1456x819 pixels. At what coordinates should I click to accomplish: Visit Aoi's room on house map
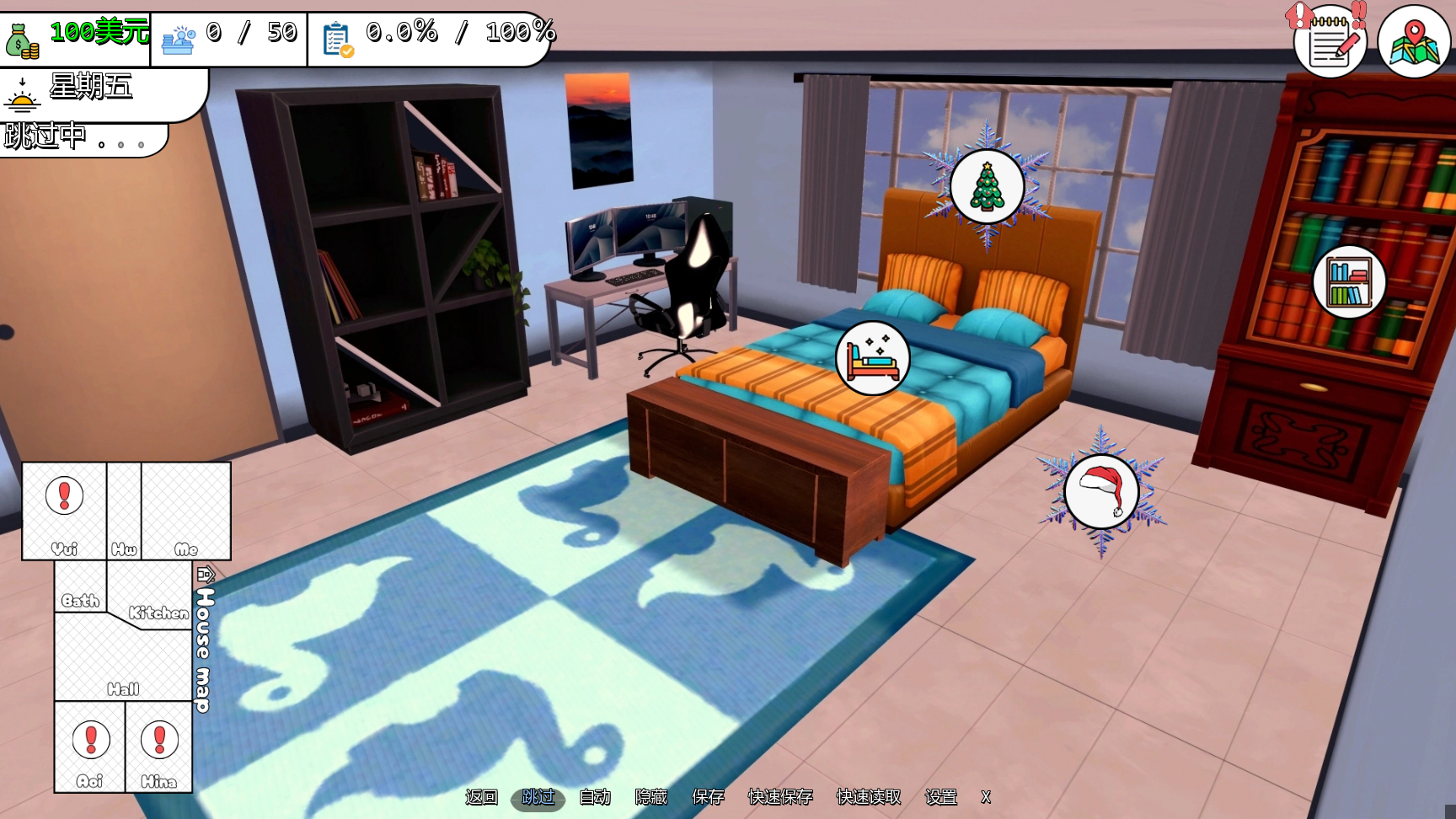click(90, 747)
